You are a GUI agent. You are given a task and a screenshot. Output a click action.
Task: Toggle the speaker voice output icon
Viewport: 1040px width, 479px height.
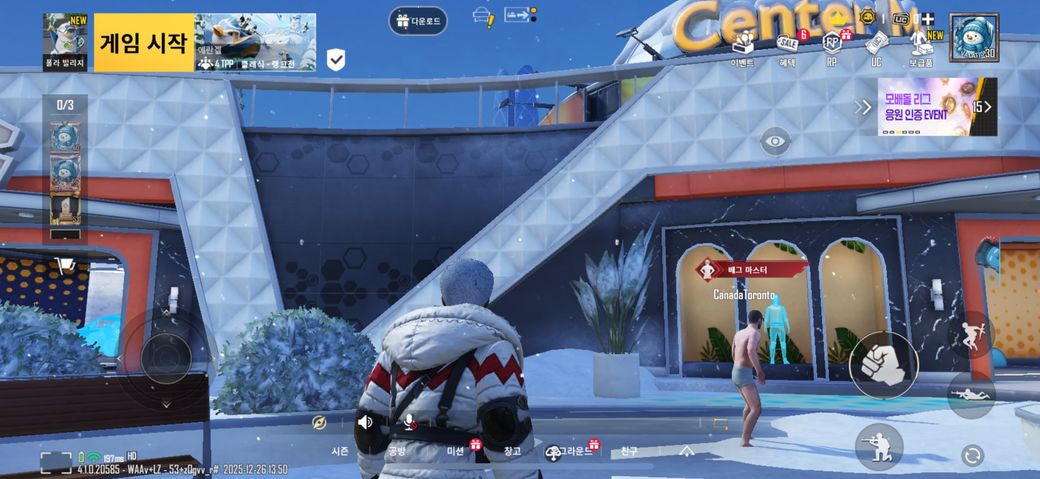pos(365,422)
